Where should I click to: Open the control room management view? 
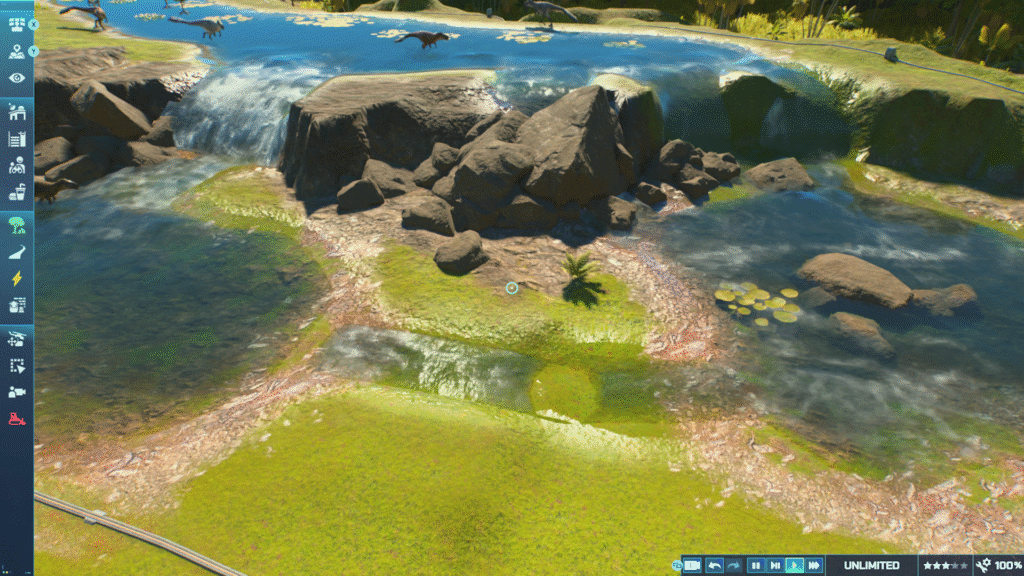(x=17, y=24)
